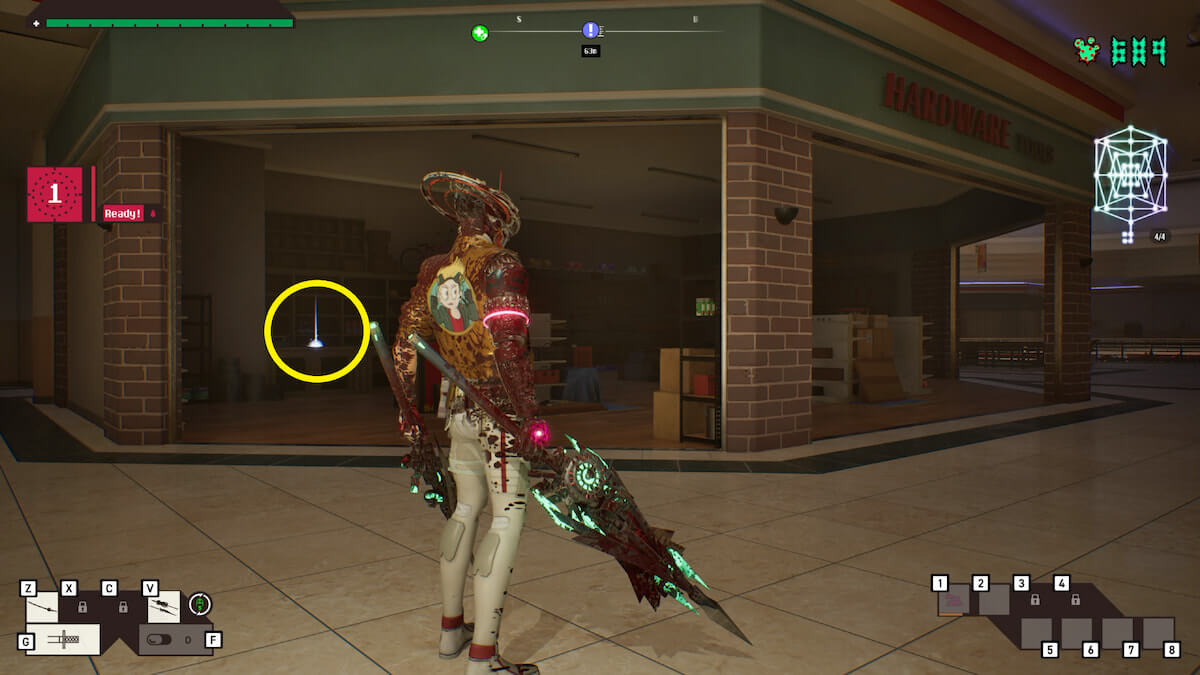Select the blue exclamation objective marker on the compass
This screenshot has height=675, width=1200.
click(x=590, y=31)
